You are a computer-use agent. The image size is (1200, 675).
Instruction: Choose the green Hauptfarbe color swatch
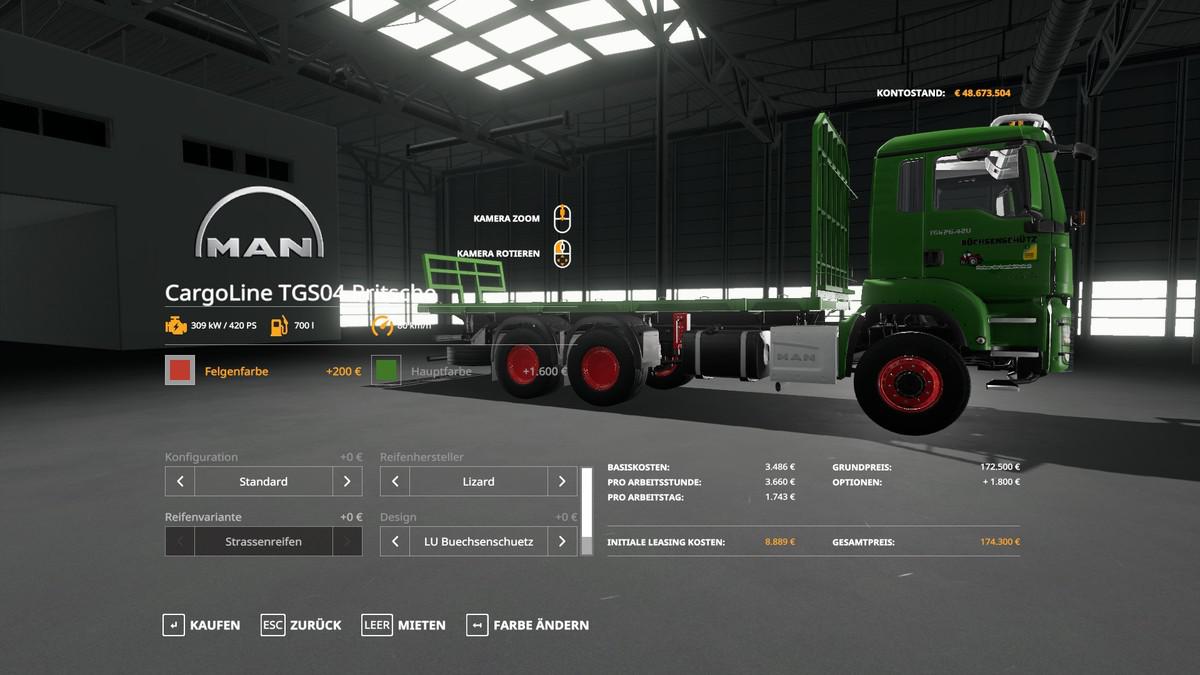386,371
